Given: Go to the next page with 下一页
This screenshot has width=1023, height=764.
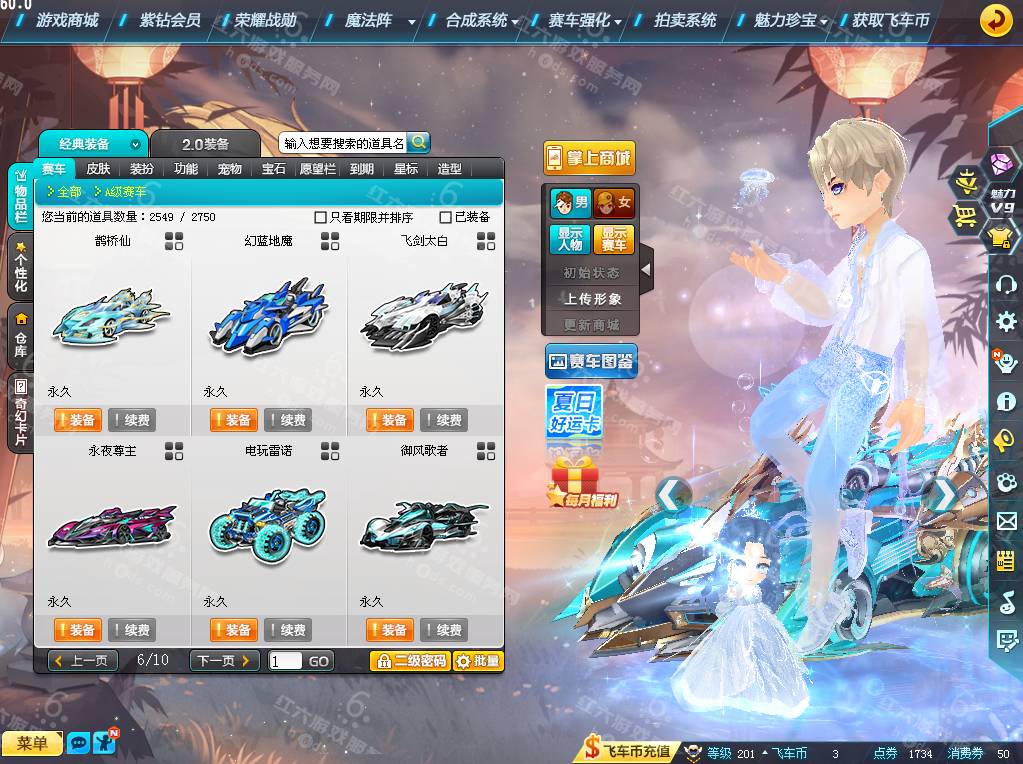Looking at the screenshot, I should click(x=224, y=661).
